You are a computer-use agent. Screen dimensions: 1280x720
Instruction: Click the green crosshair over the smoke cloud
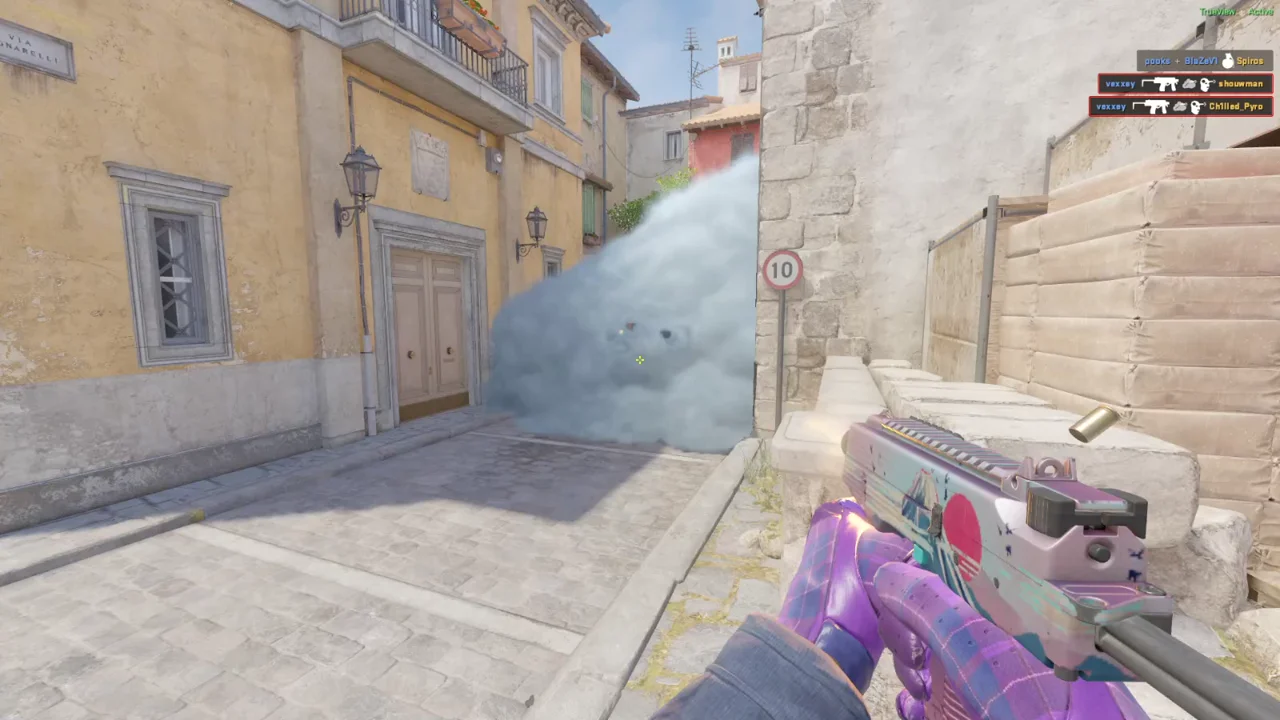(x=639, y=360)
